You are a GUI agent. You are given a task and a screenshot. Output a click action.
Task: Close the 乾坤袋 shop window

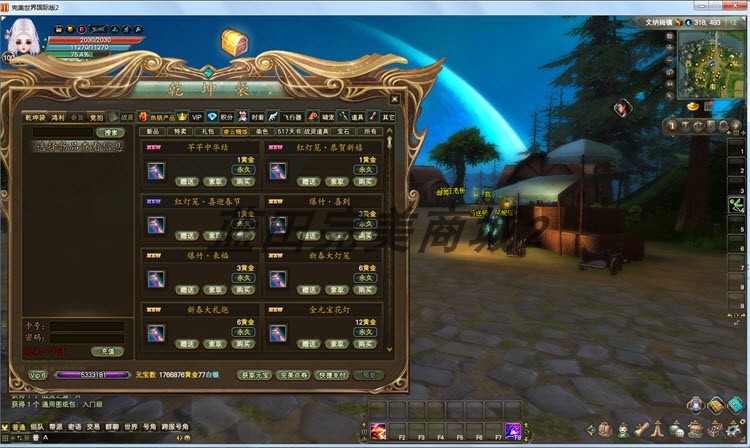(x=395, y=99)
